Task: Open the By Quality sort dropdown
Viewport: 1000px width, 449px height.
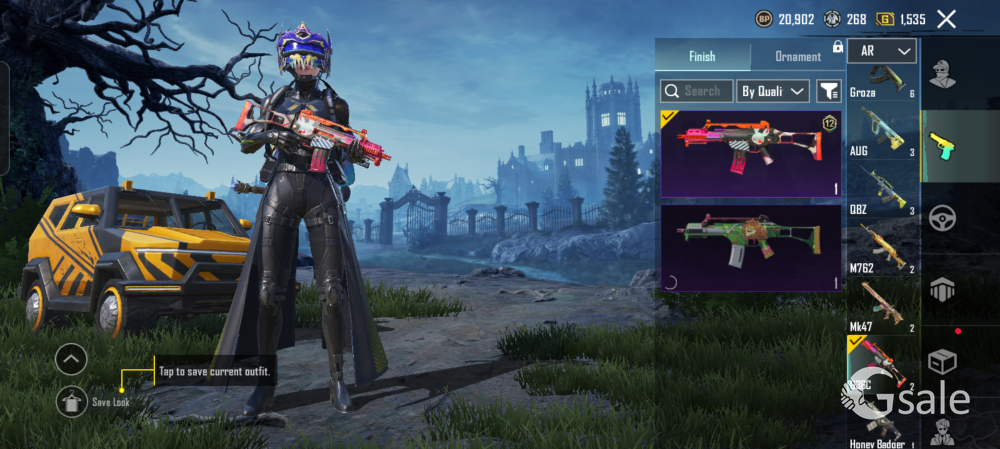Action: pyautogui.click(x=773, y=91)
